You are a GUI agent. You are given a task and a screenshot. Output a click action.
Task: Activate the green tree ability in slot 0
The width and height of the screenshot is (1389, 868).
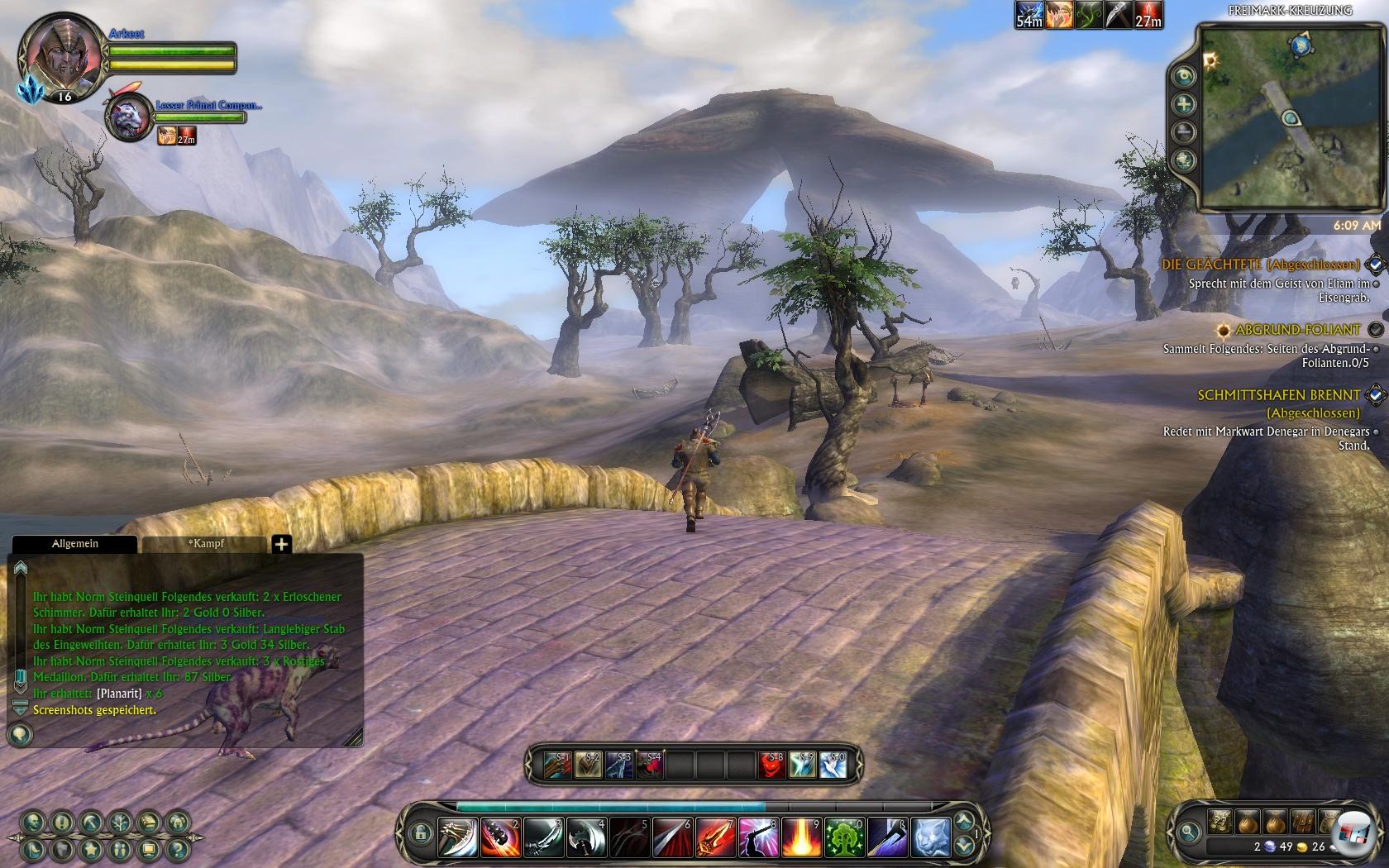pyautogui.click(x=844, y=837)
